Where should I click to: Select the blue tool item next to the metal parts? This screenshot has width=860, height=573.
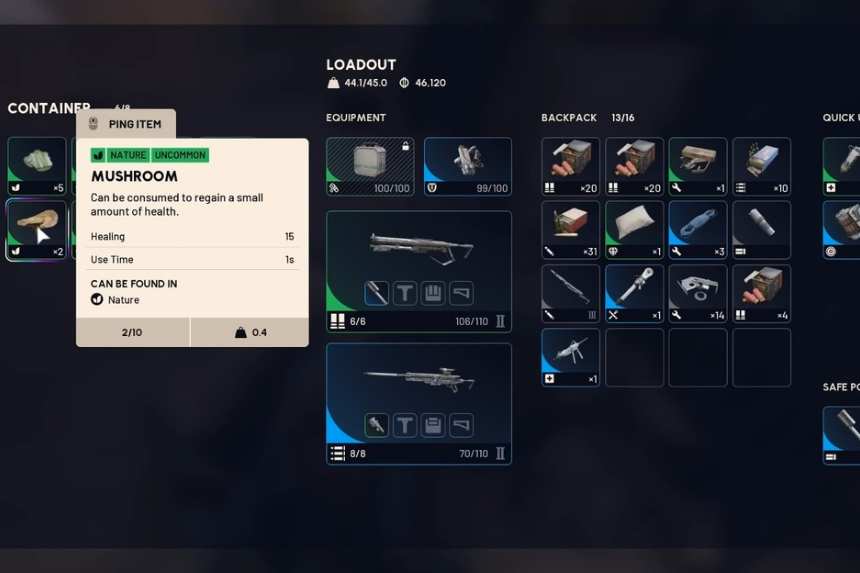tap(634, 293)
